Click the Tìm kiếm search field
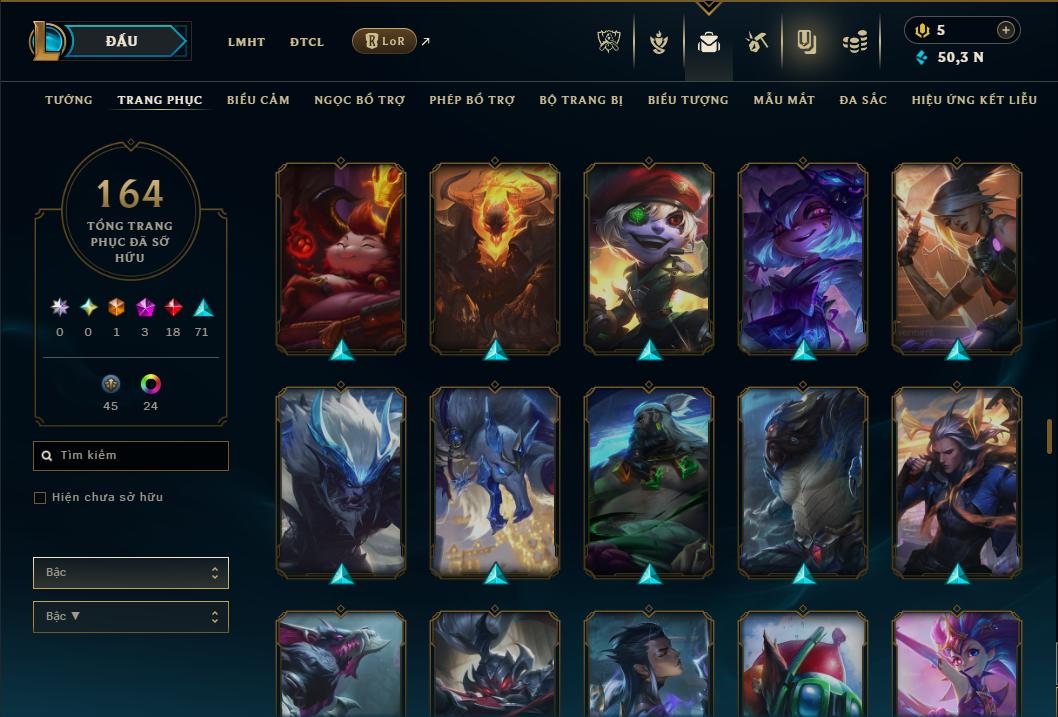This screenshot has width=1058, height=717. [x=131, y=456]
